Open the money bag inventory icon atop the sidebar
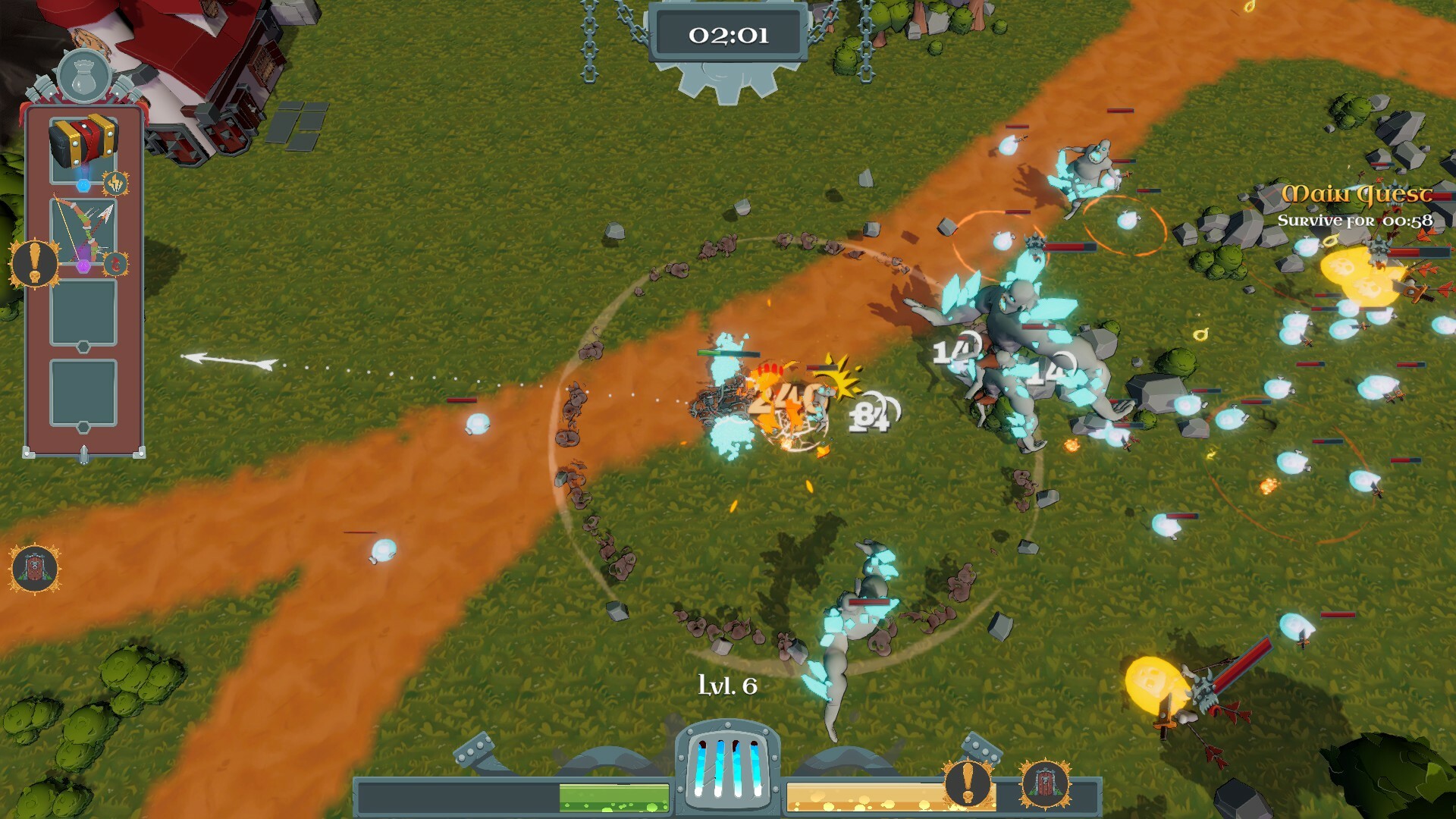This screenshot has width=1456, height=819. [86, 76]
